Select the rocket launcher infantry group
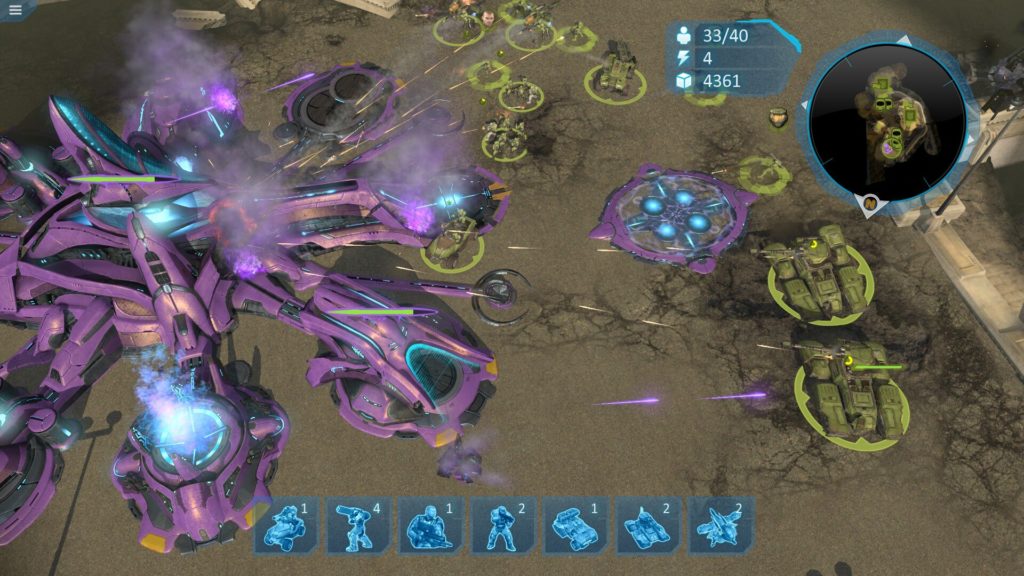Image resolution: width=1024 pixels, height=576 pixels. (359, 525)
